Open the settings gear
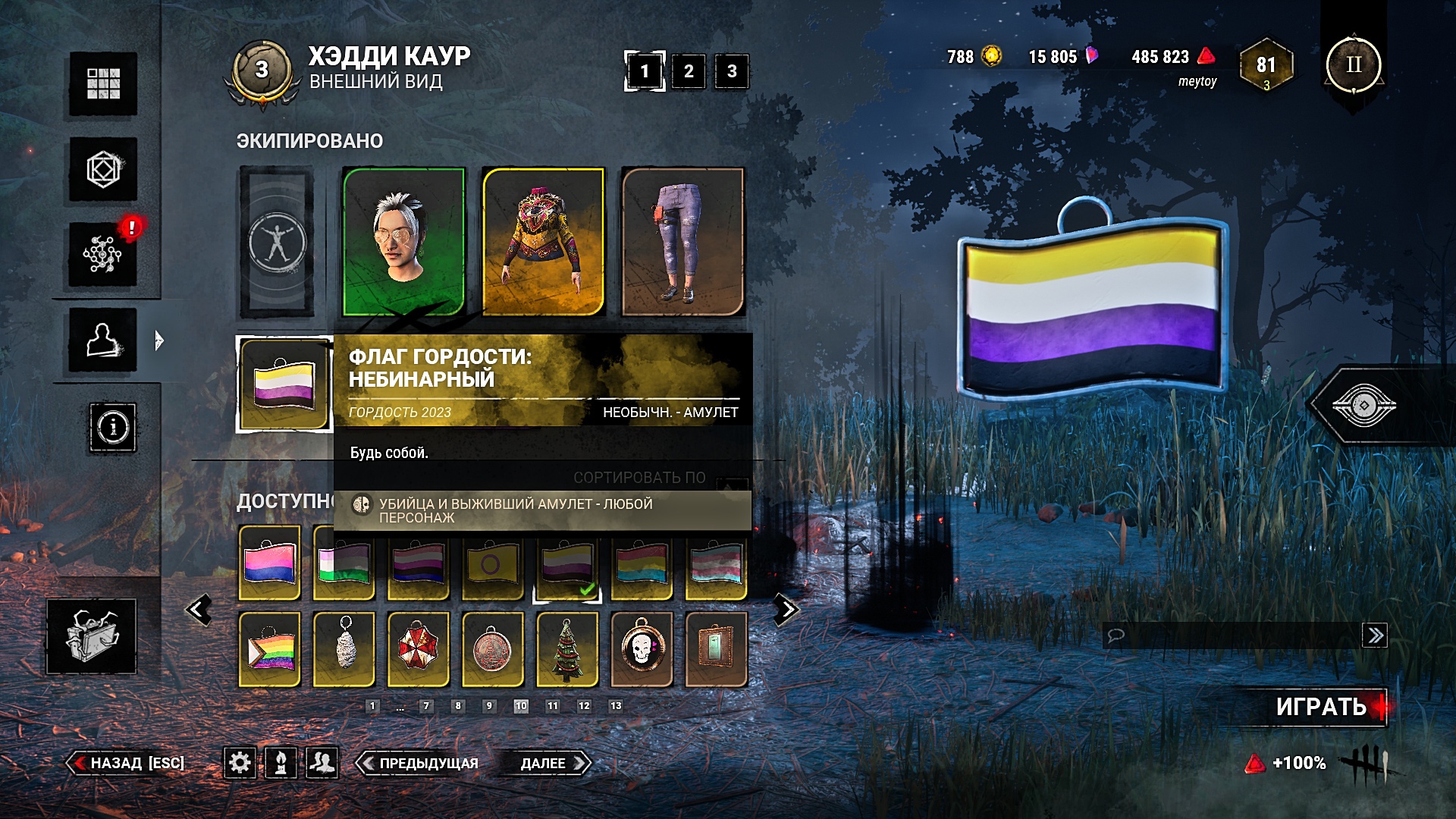 pos(240,762)
